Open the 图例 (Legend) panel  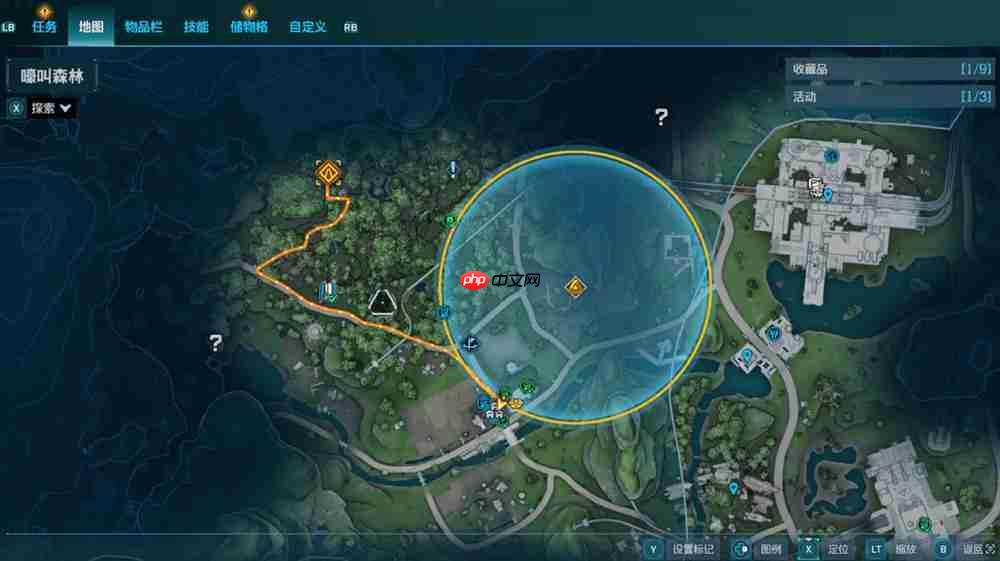click(770, 549)
